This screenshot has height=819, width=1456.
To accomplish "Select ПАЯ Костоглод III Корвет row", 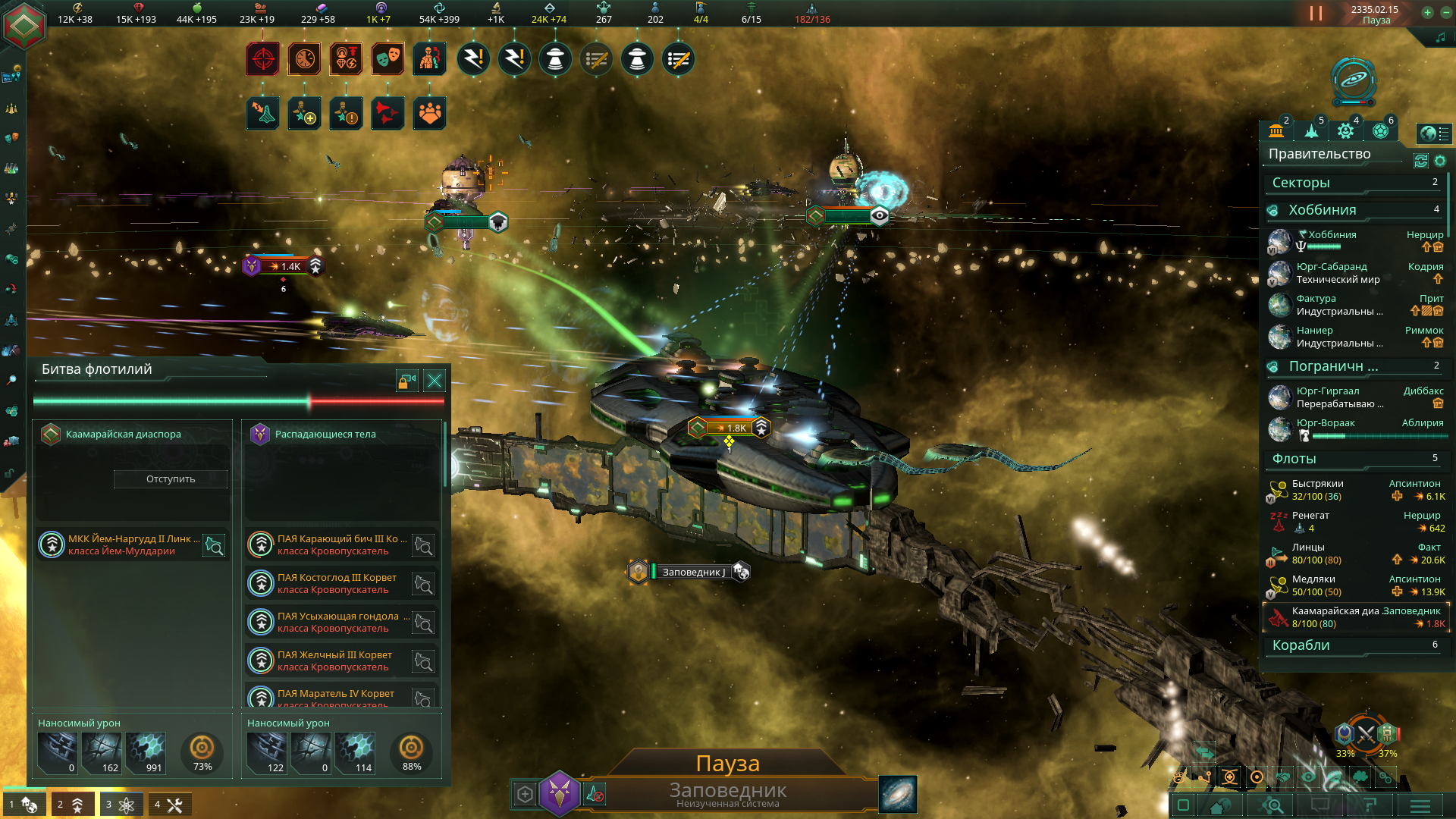I will tap(334, 583).
